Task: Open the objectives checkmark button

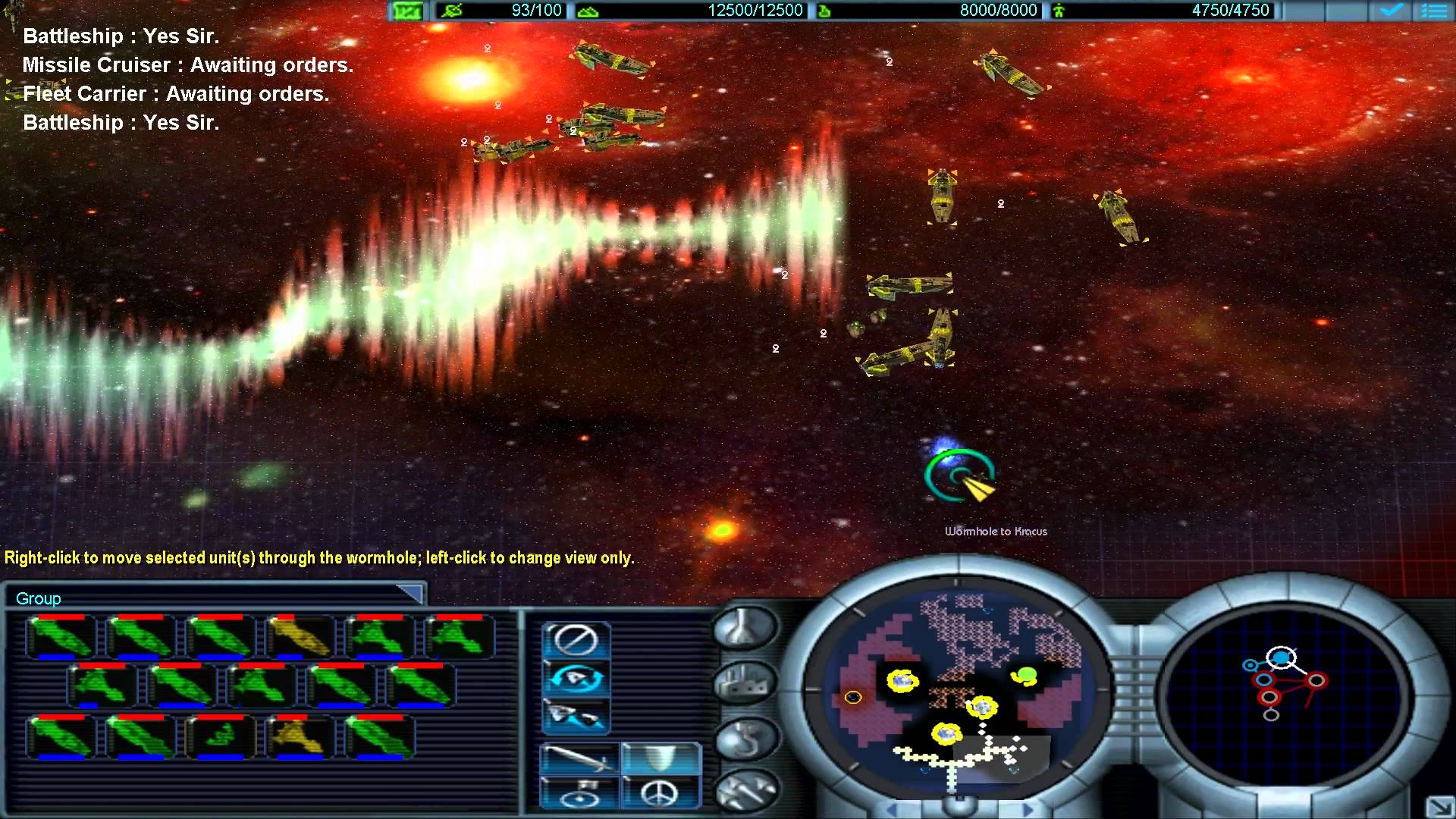Action: pyautogui.click(x=1391, y=11)
